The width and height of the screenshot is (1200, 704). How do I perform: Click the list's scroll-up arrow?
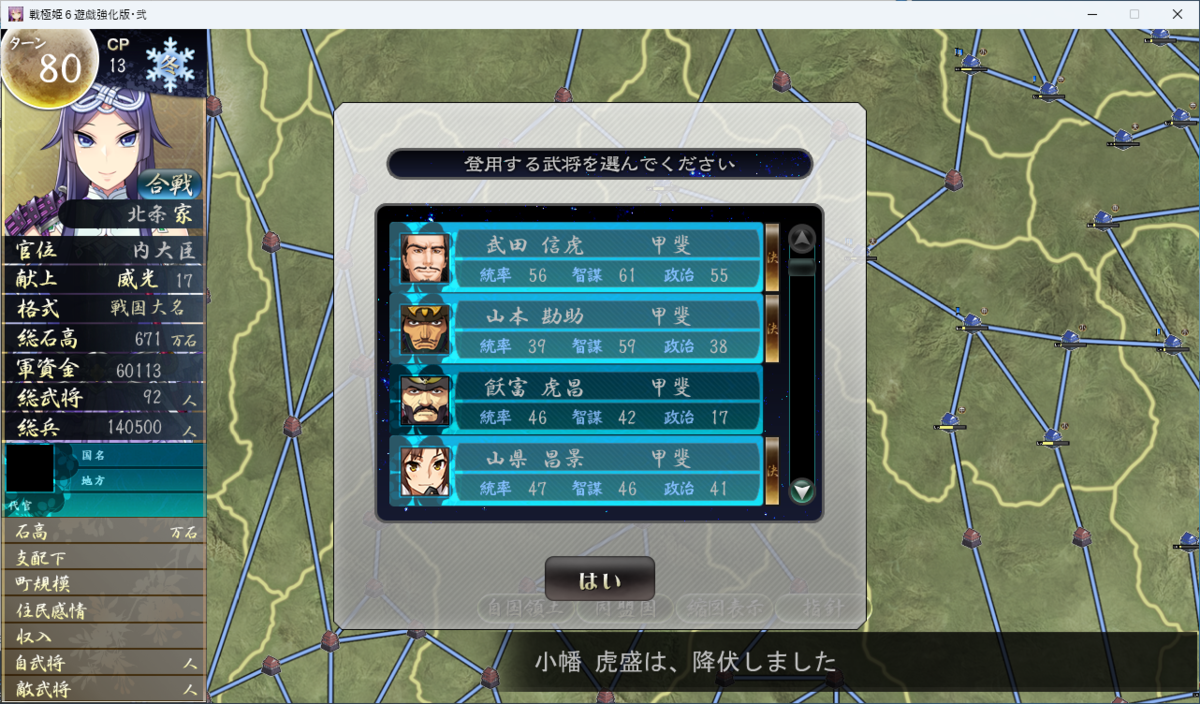tap(802, 239)
